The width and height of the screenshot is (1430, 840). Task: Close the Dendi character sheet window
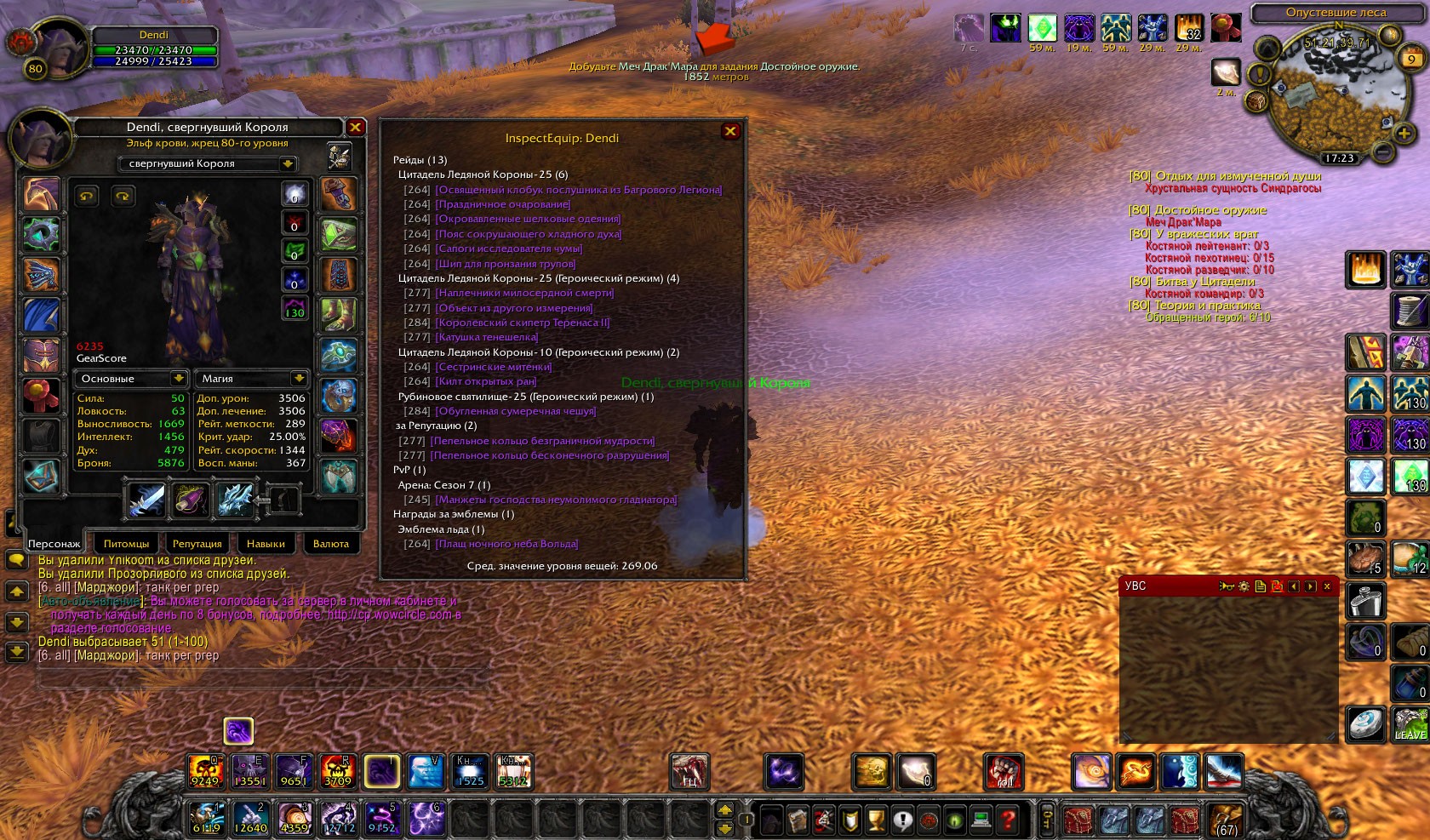click(356, 128)
